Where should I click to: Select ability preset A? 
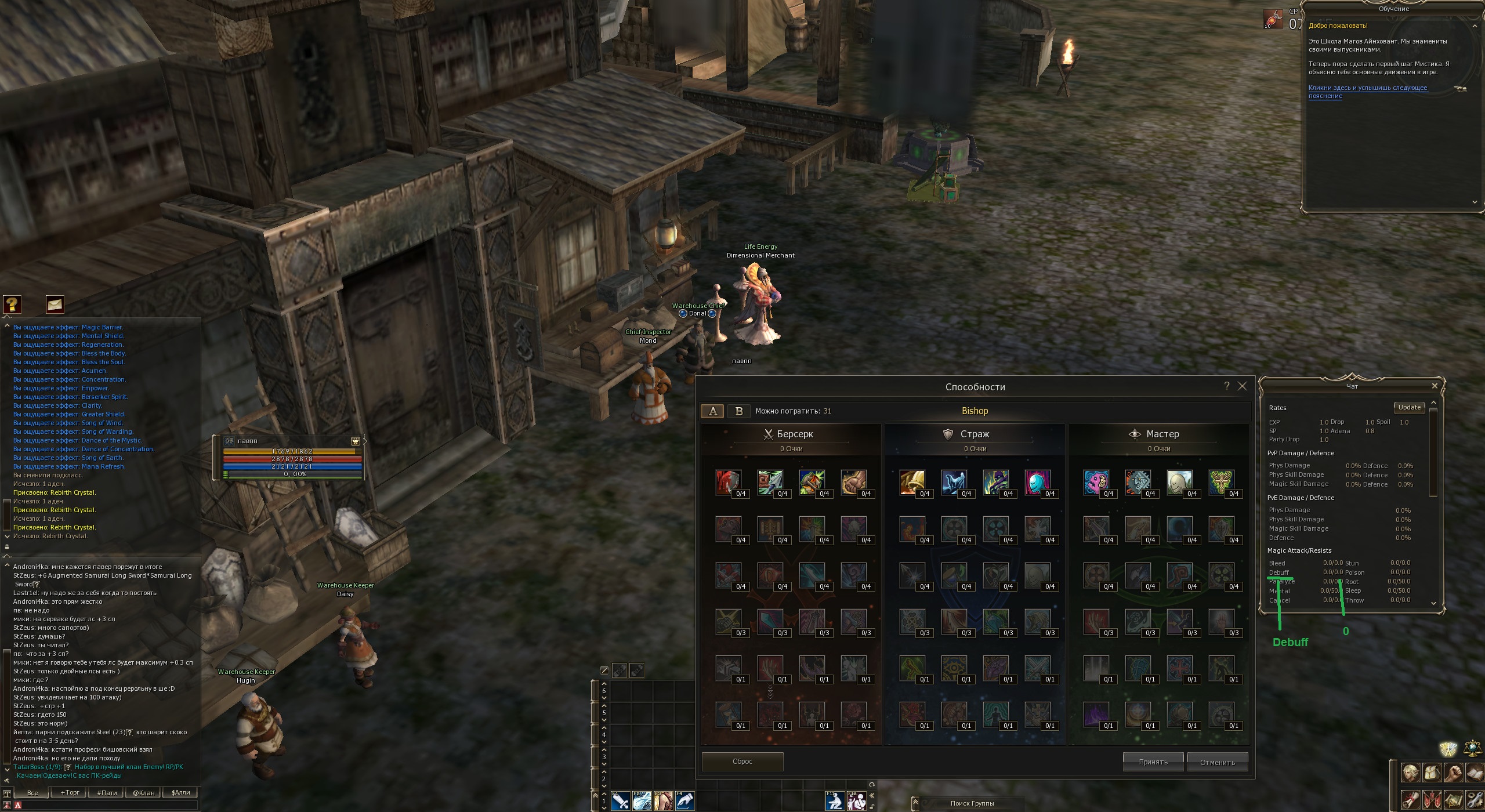pyautogui.click(x=713, y=411)
